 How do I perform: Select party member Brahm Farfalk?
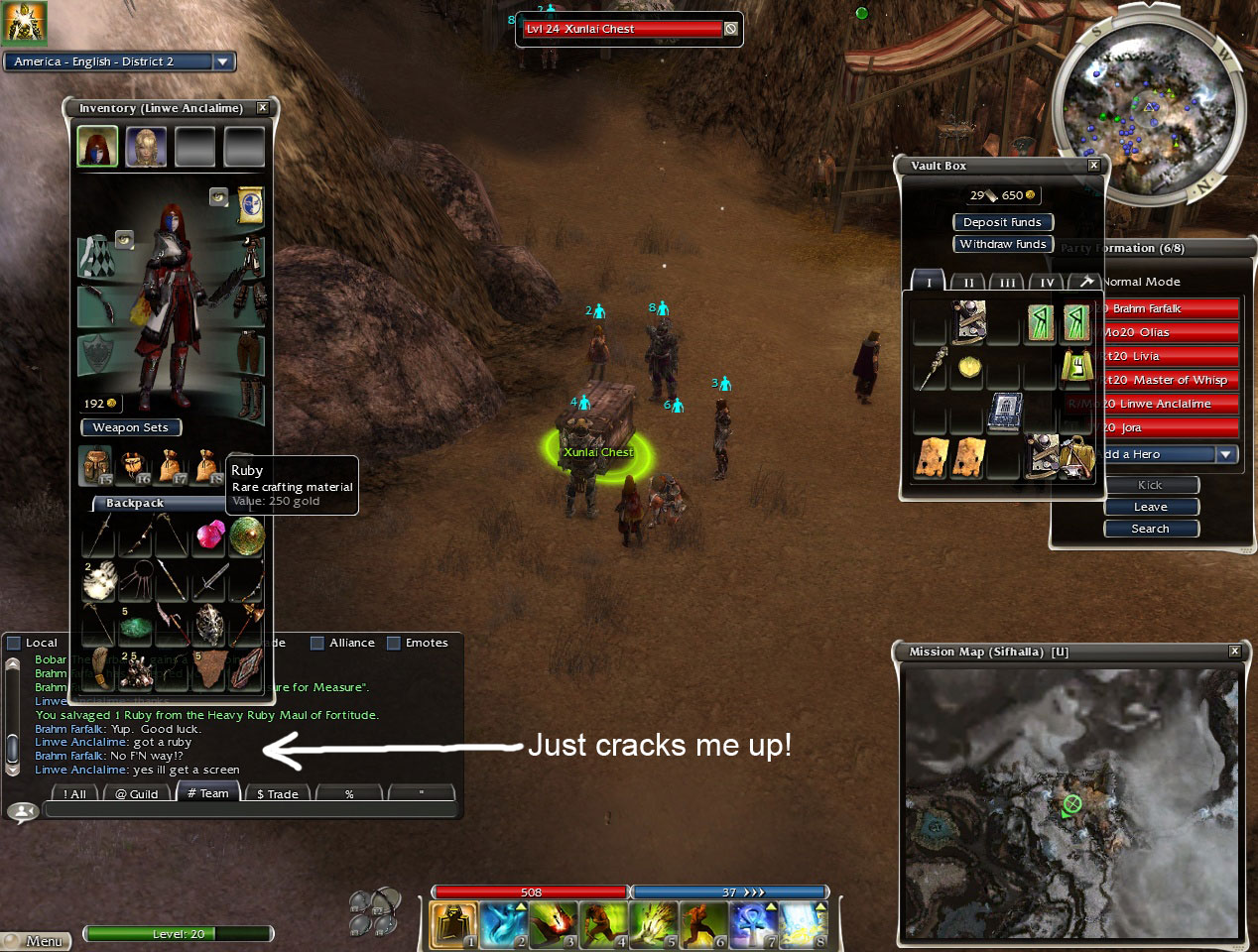(x=1171, y=308)
